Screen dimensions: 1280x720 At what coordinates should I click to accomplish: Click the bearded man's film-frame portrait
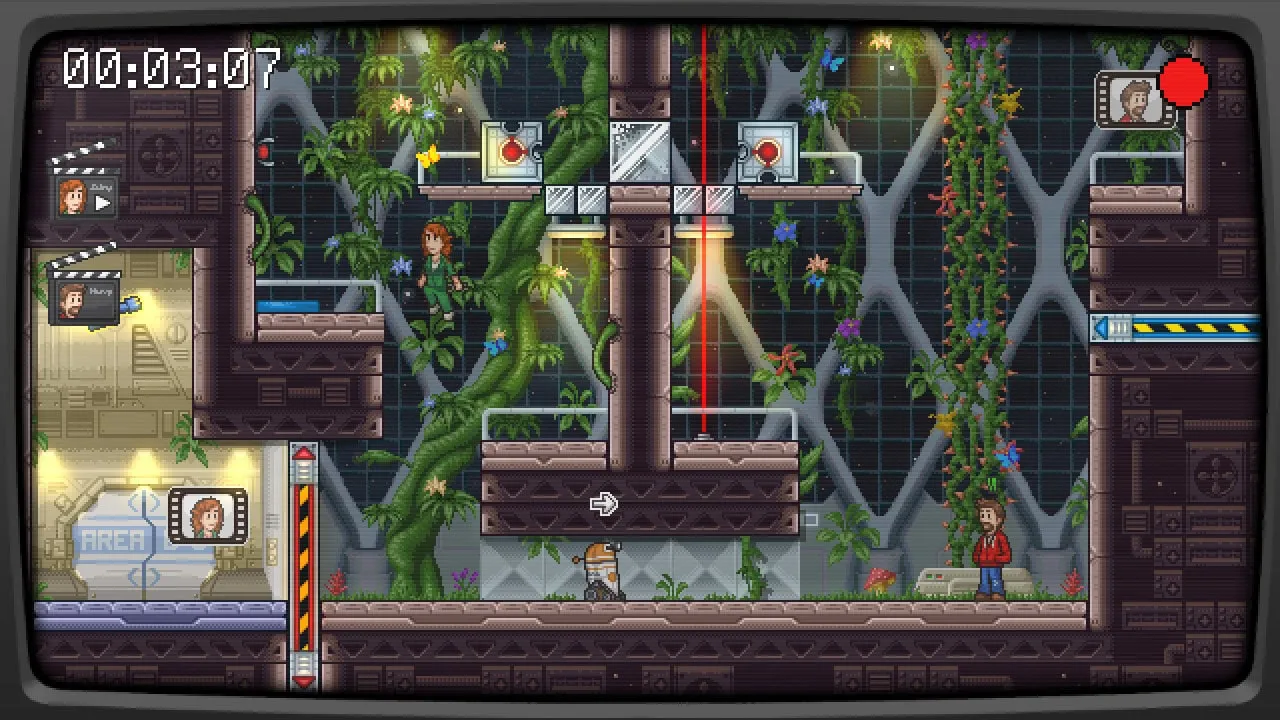[x=1135, y=100]
